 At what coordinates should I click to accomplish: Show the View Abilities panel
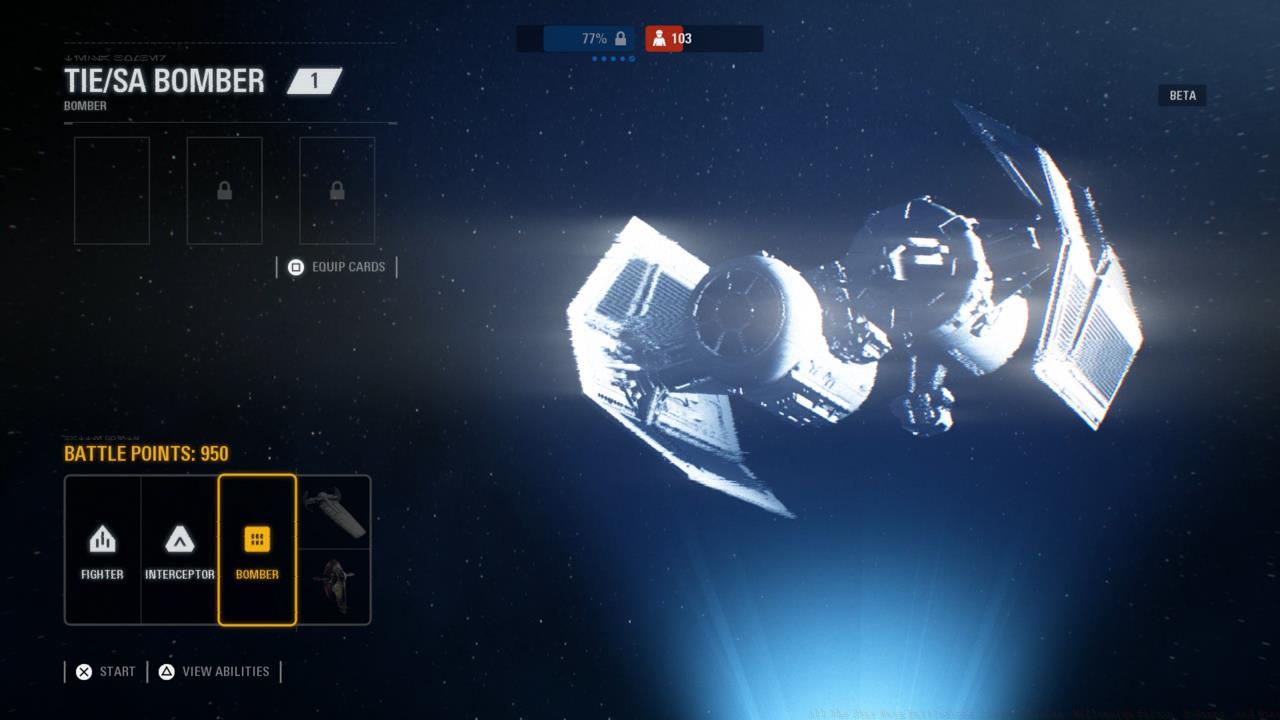[x=214, y=672]
